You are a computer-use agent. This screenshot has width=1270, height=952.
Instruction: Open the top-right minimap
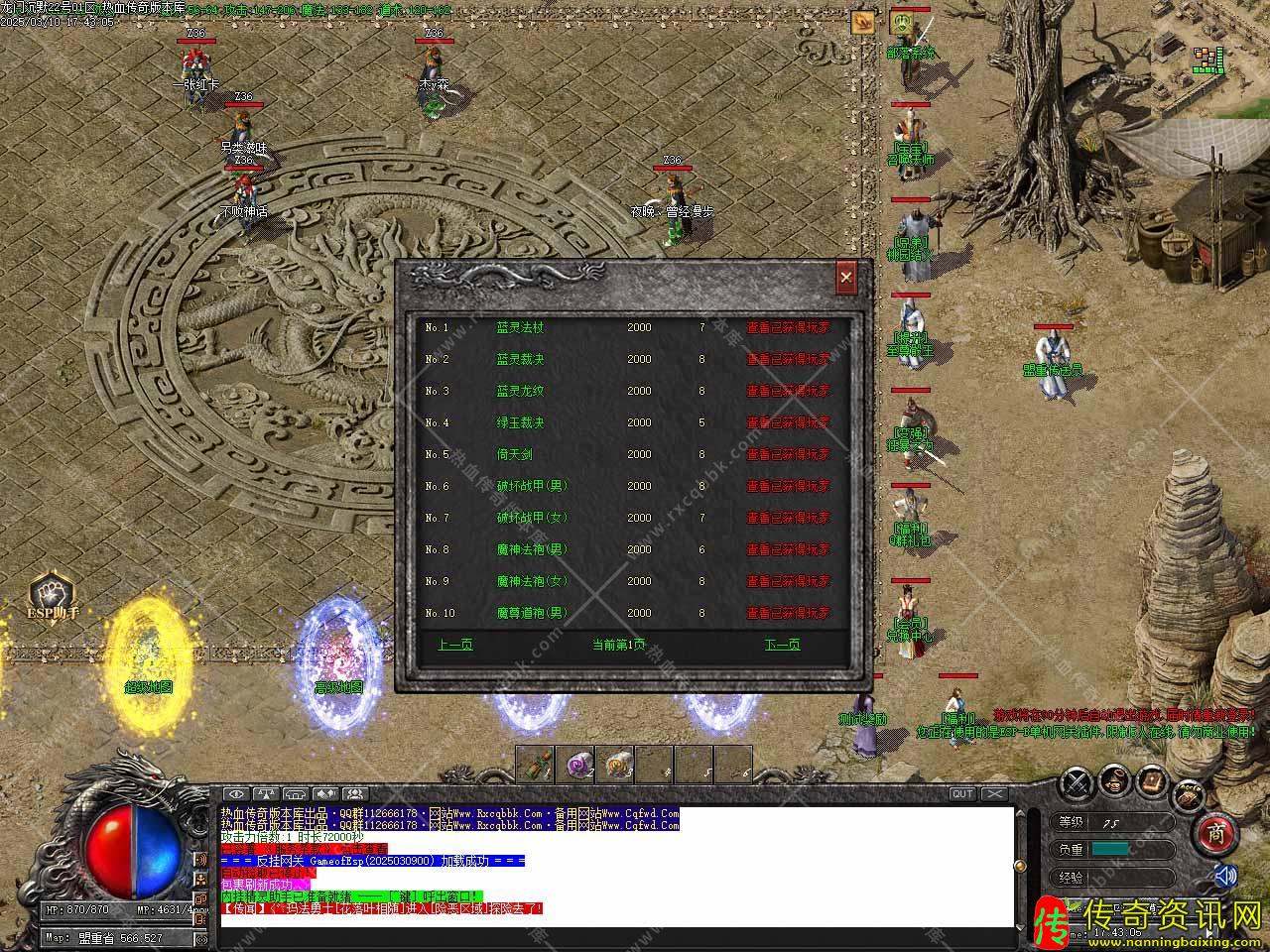click(1207, 59)
